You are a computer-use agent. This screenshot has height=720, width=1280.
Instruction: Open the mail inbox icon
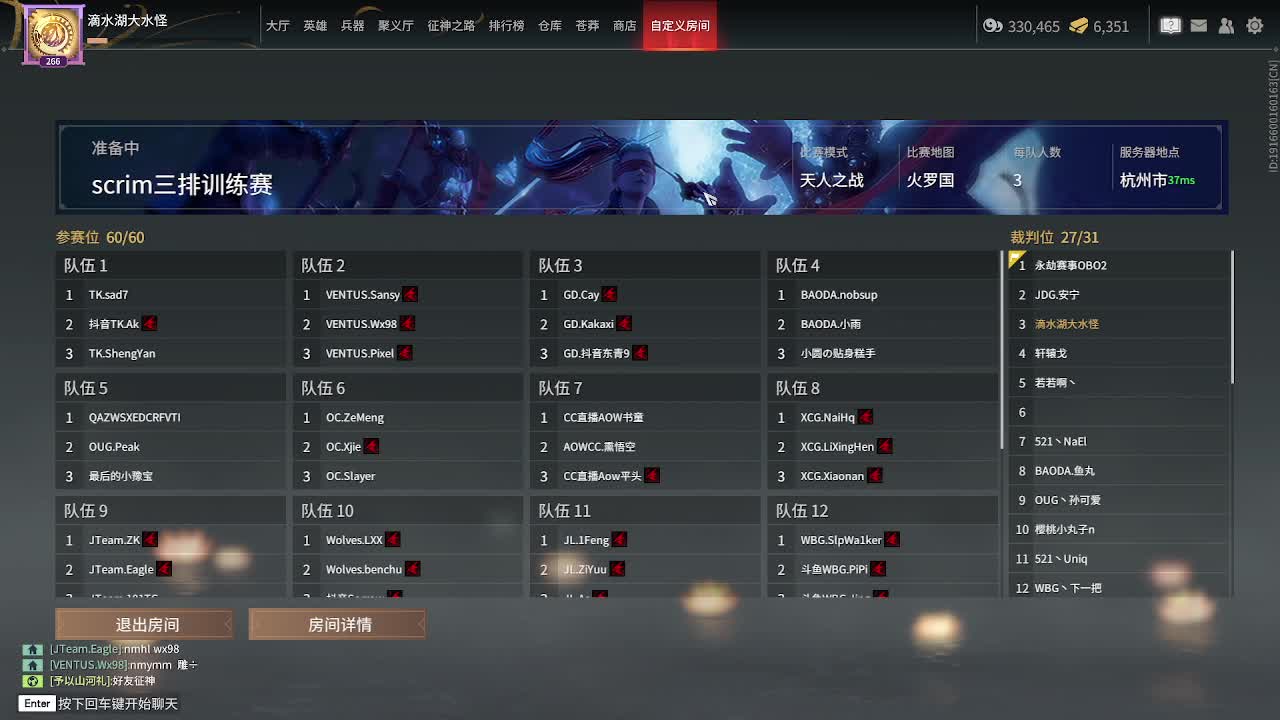(x=1198, y=25)
